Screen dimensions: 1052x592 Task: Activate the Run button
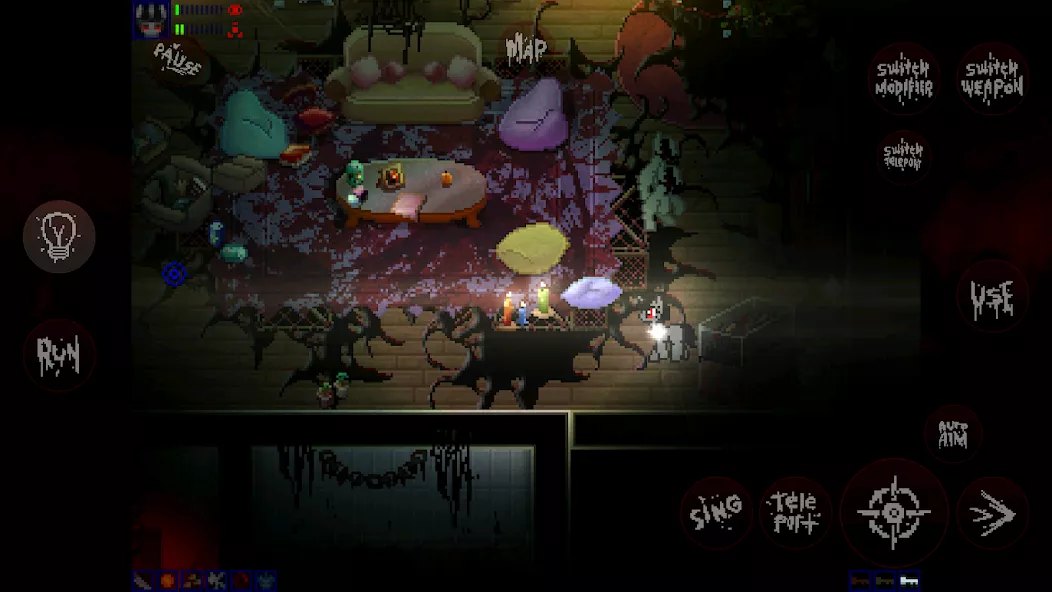(x=59, y=354)
